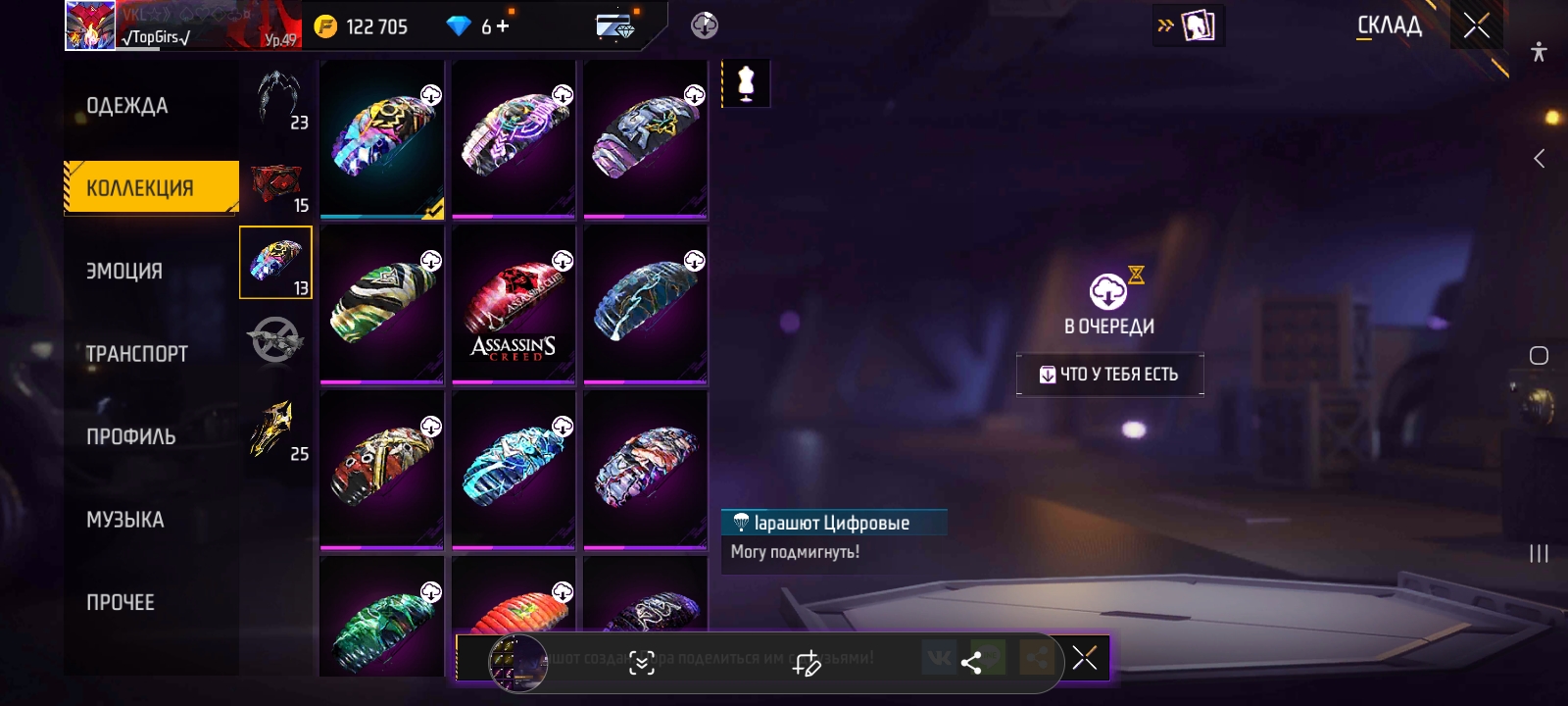Dismiss the screenshot overlay toolbar
Screen dimensions: 1568x706
point(1085,658)
